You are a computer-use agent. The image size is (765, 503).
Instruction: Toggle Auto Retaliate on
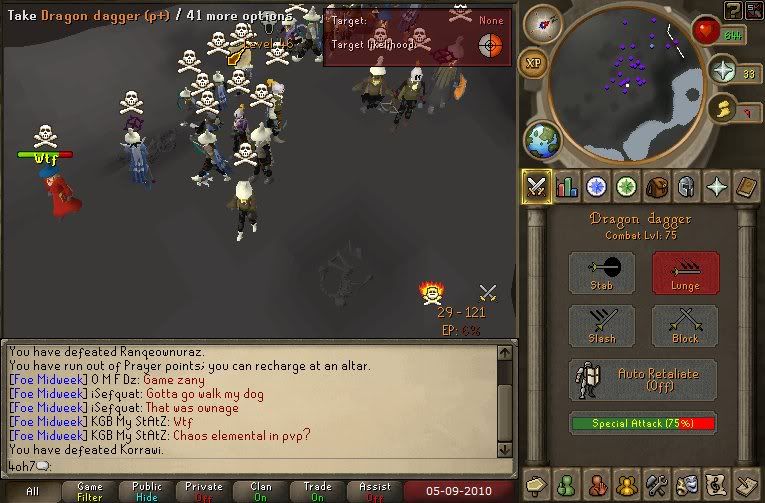[x=643, y=380]
